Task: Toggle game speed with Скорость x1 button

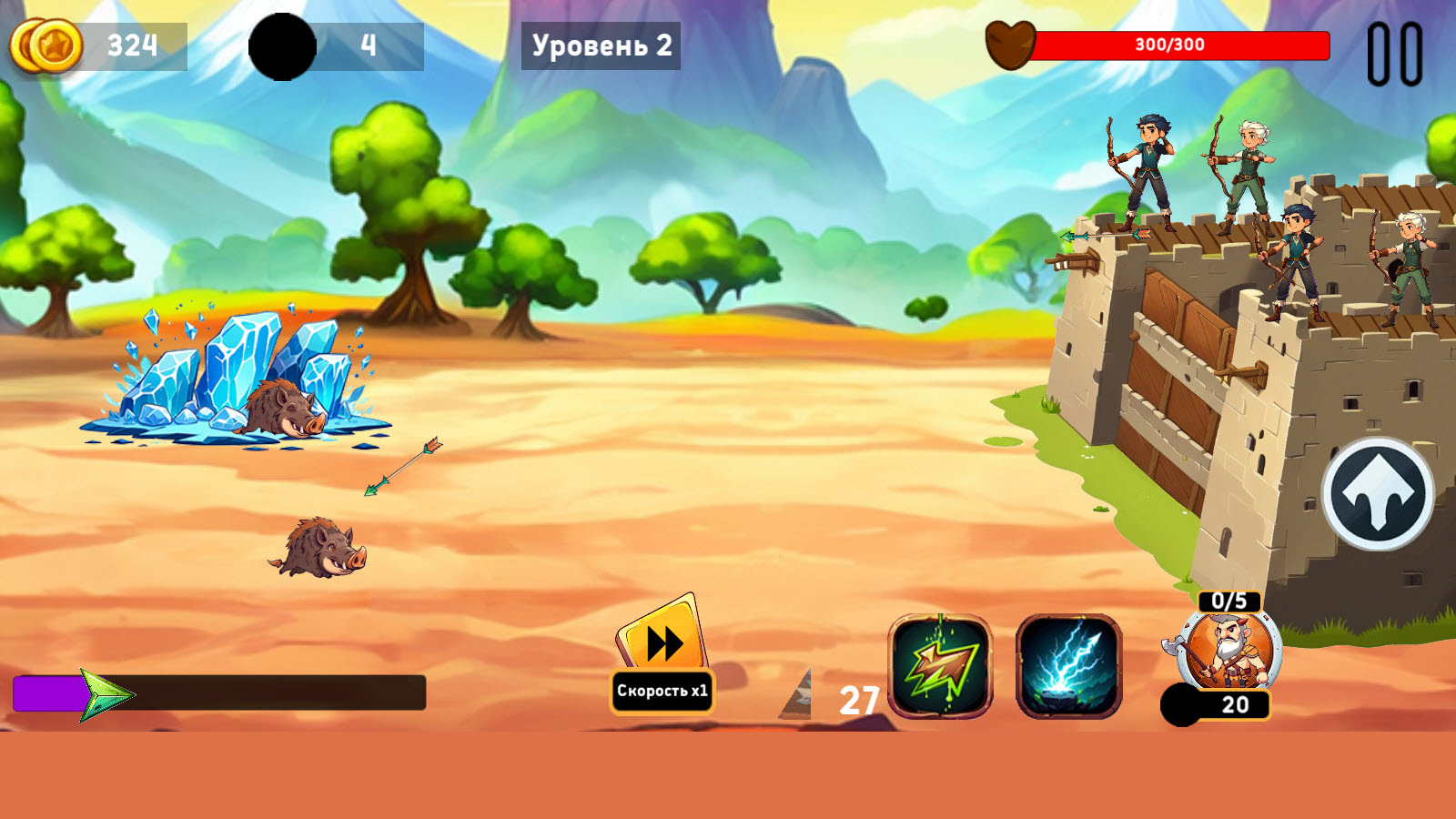Action: [x=663, y=692]
